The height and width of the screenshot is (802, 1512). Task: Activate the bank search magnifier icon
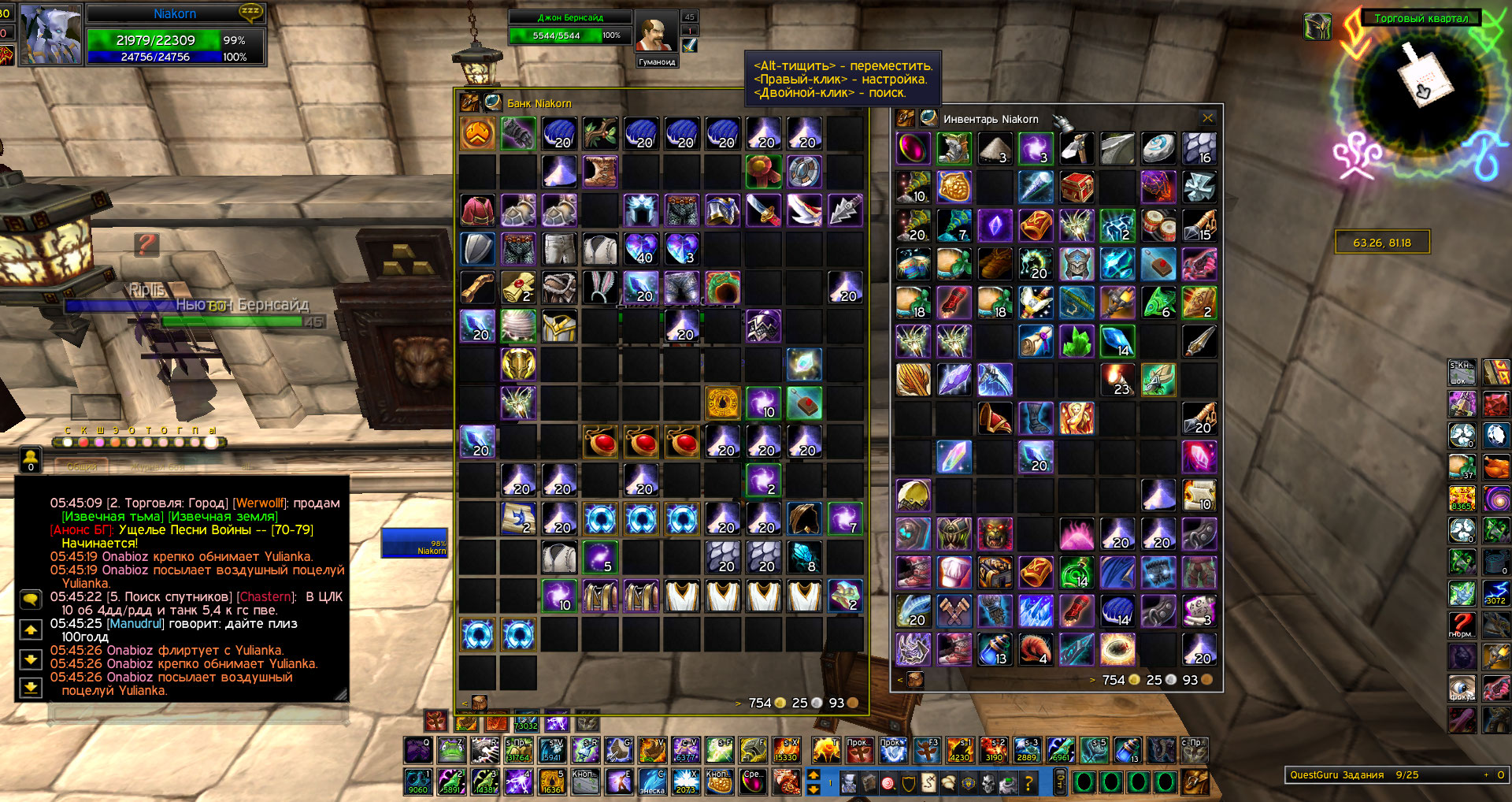click(x=493, y=102)
